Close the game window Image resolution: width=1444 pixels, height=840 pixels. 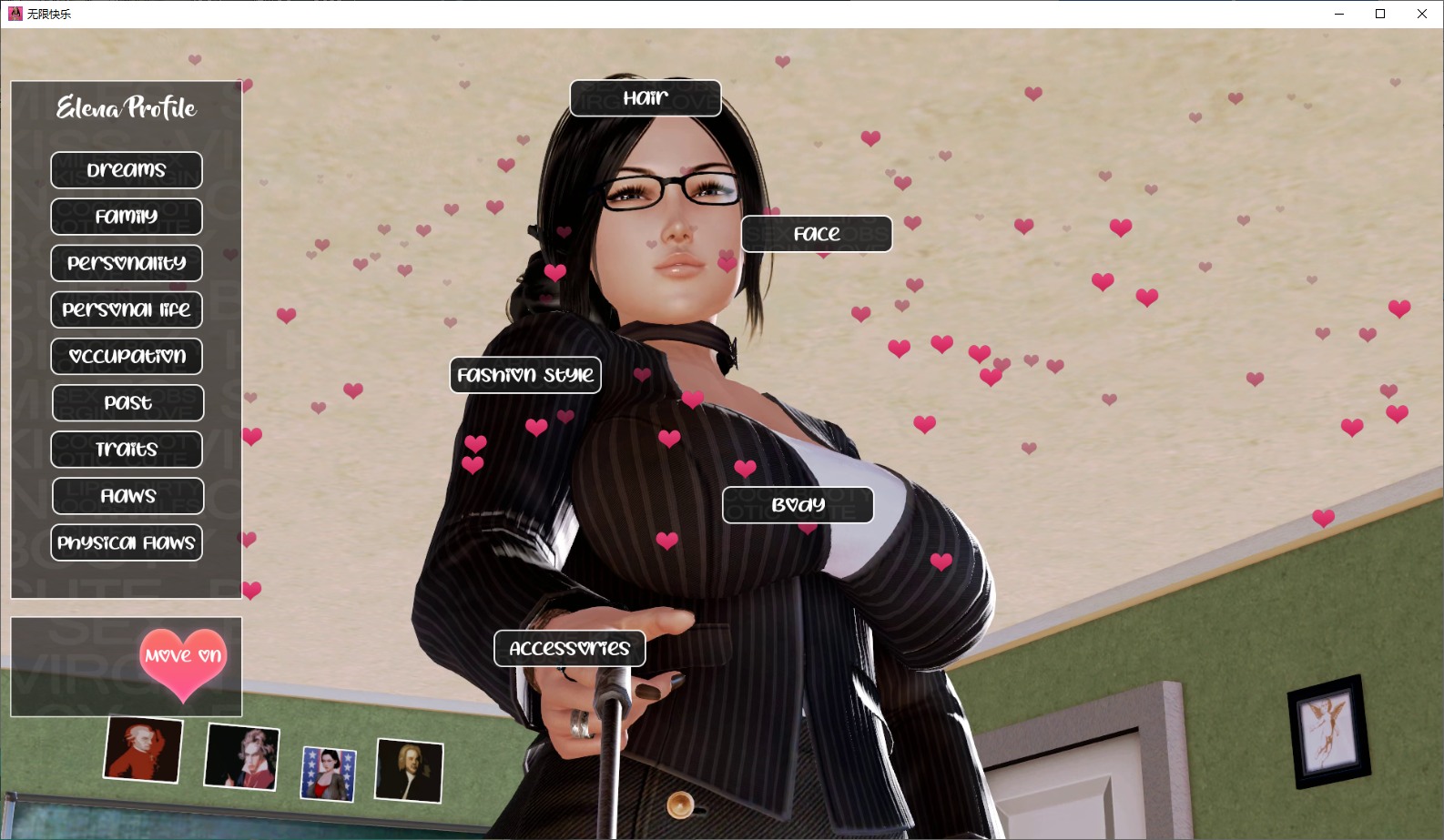coord(1422,14)
